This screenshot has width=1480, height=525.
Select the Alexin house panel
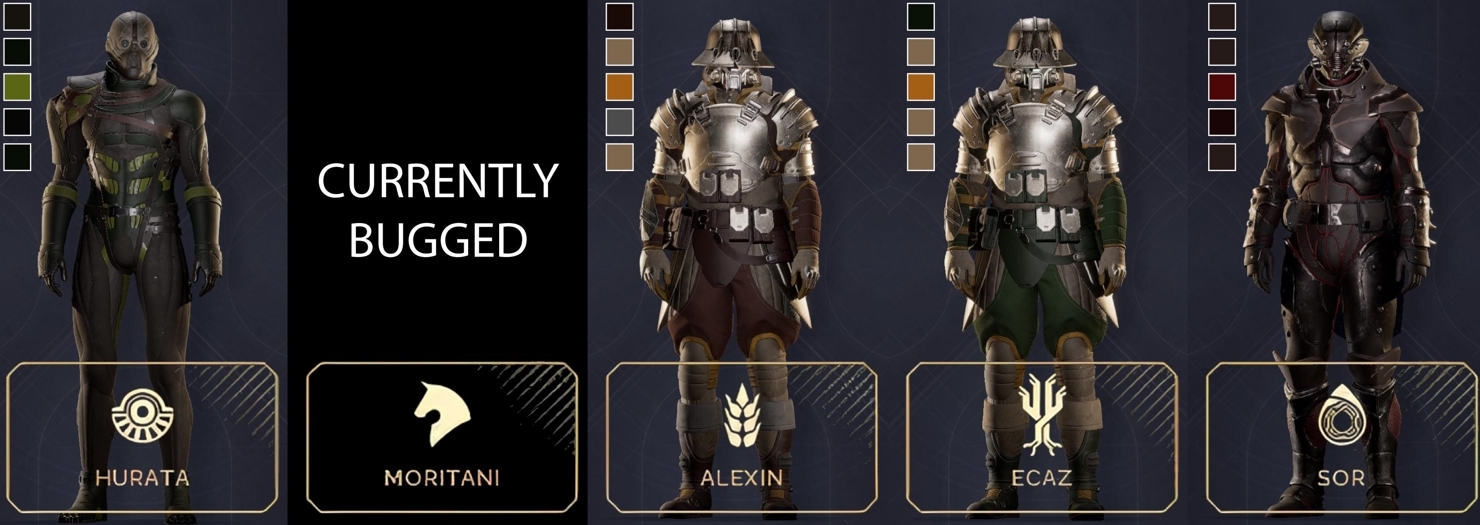click(741, 437)
